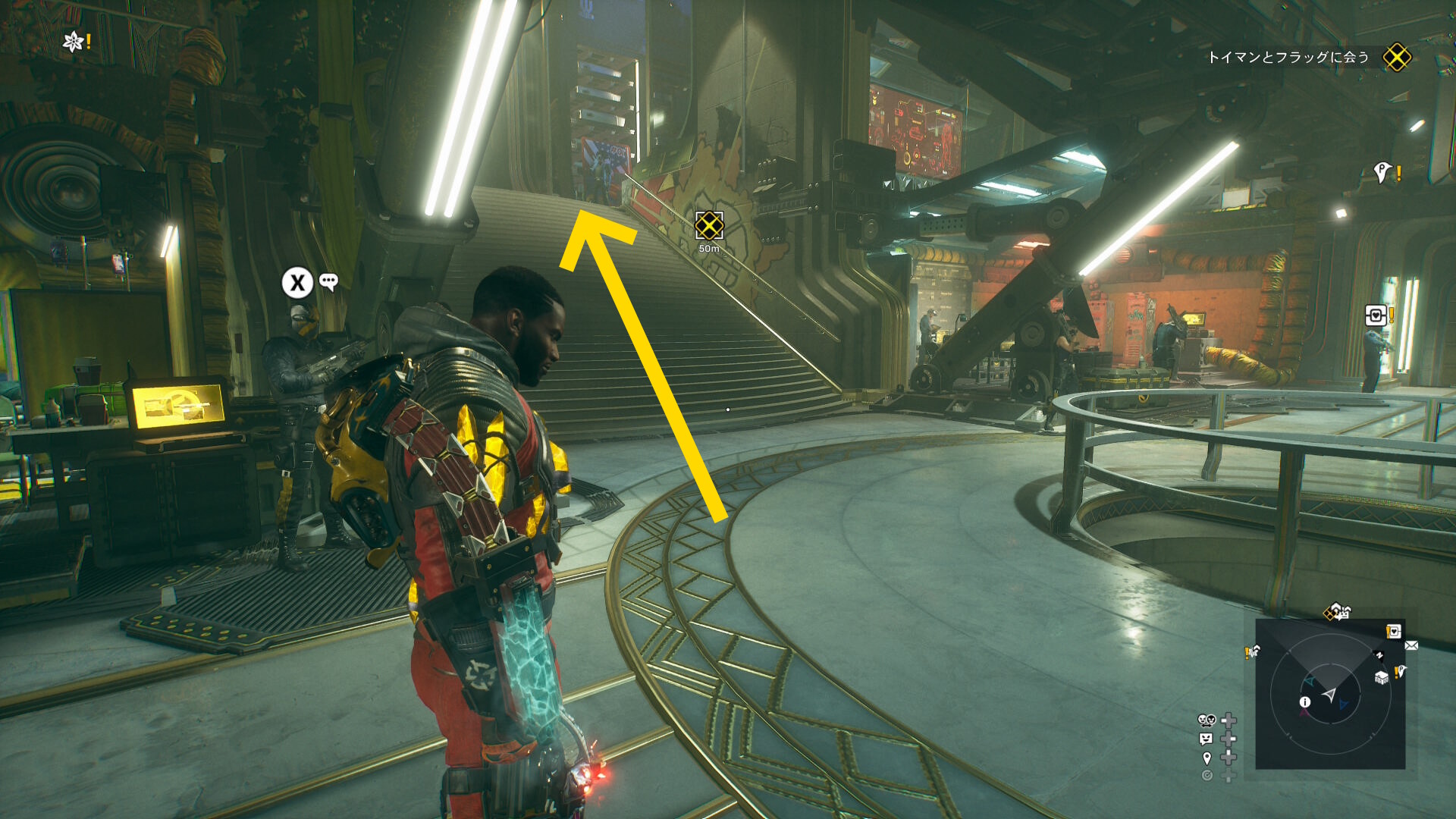The height and width of the screenshot is (819, 1456).
Task: Select the envelope mail icon on minimap
Action: (1411, 645)
